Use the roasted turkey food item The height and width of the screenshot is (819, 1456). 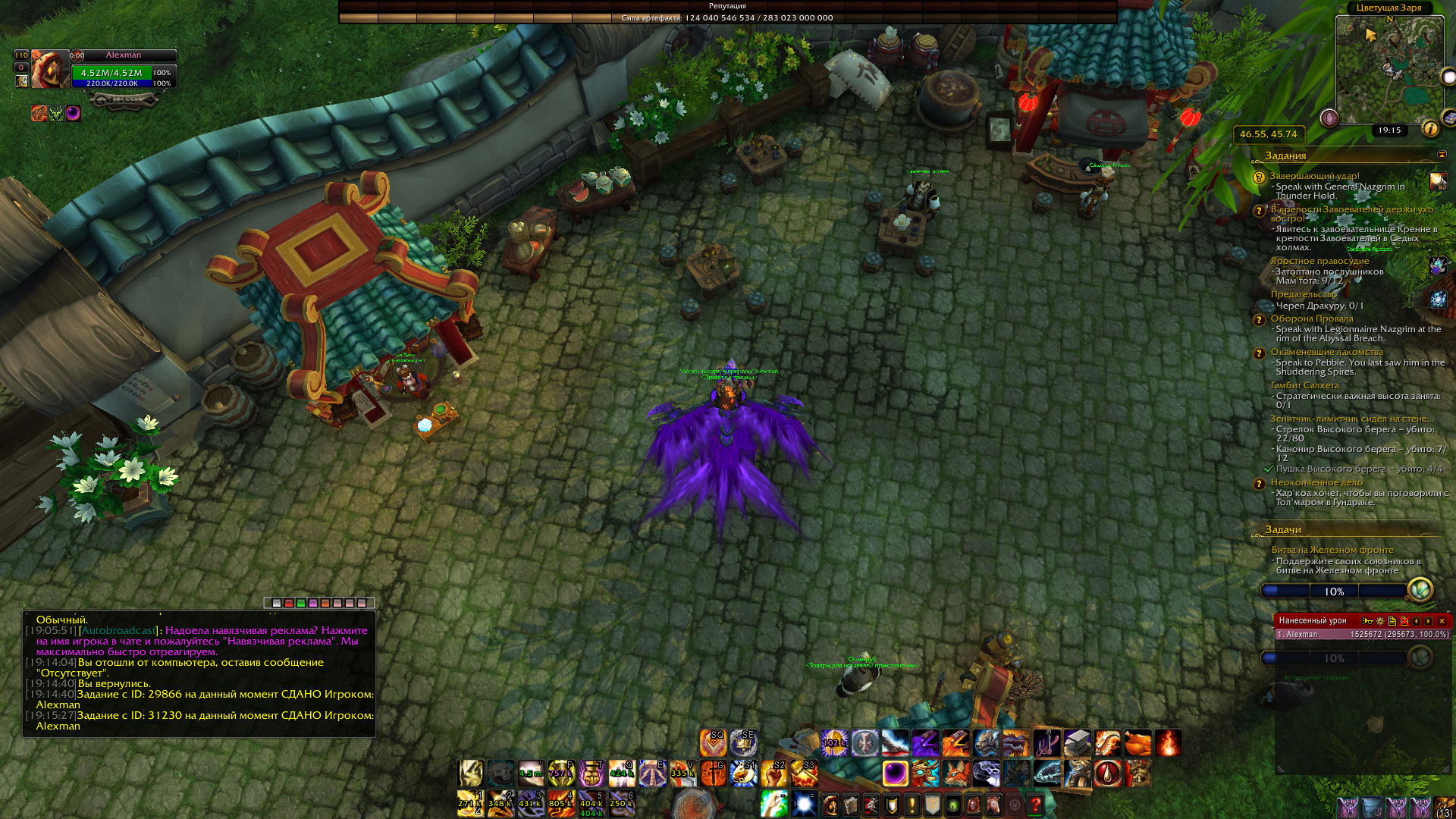click(1137, 743)
